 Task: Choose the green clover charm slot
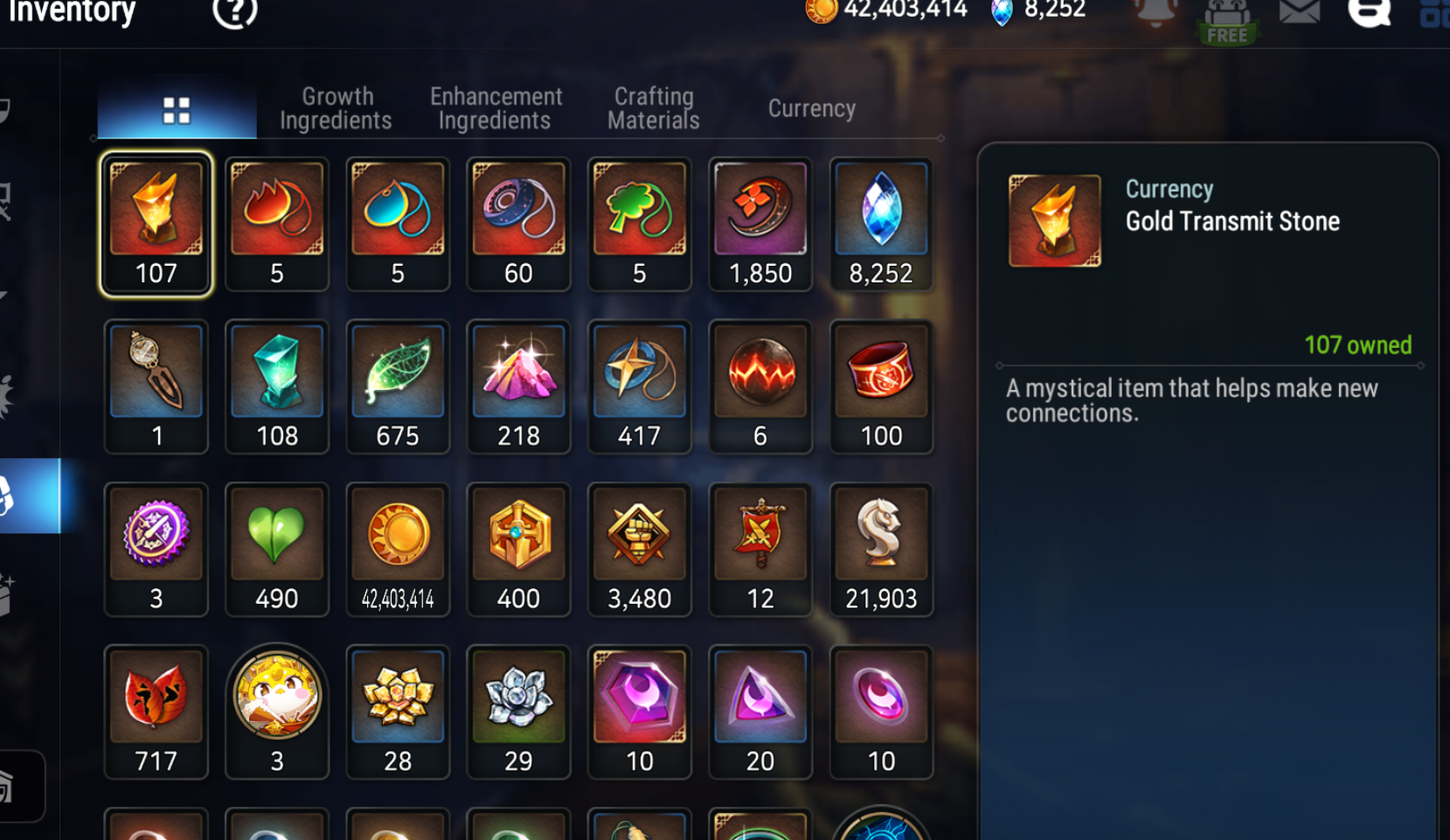[640, 224]
